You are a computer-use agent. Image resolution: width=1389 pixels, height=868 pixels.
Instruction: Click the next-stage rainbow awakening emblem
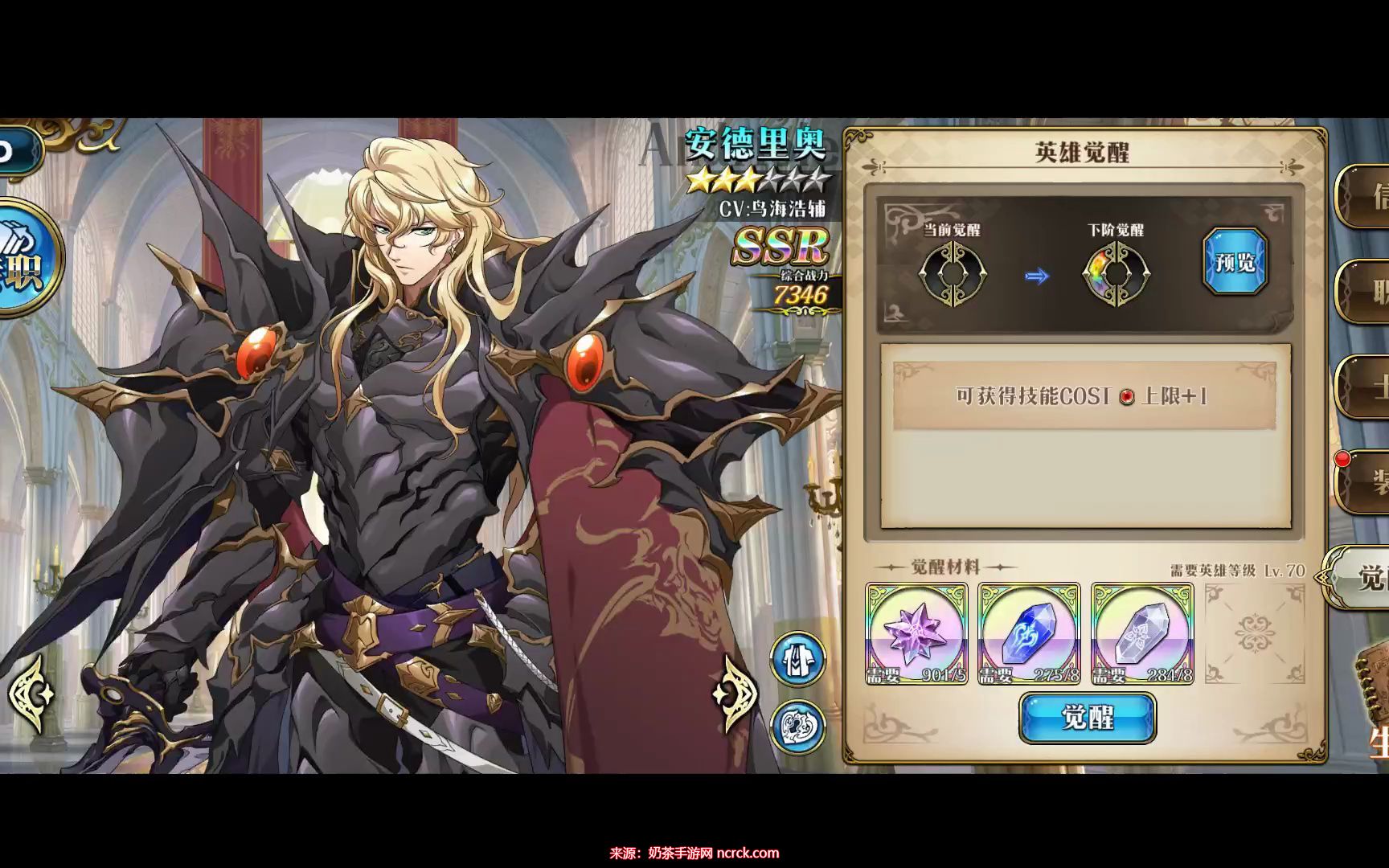[1116, 274]
